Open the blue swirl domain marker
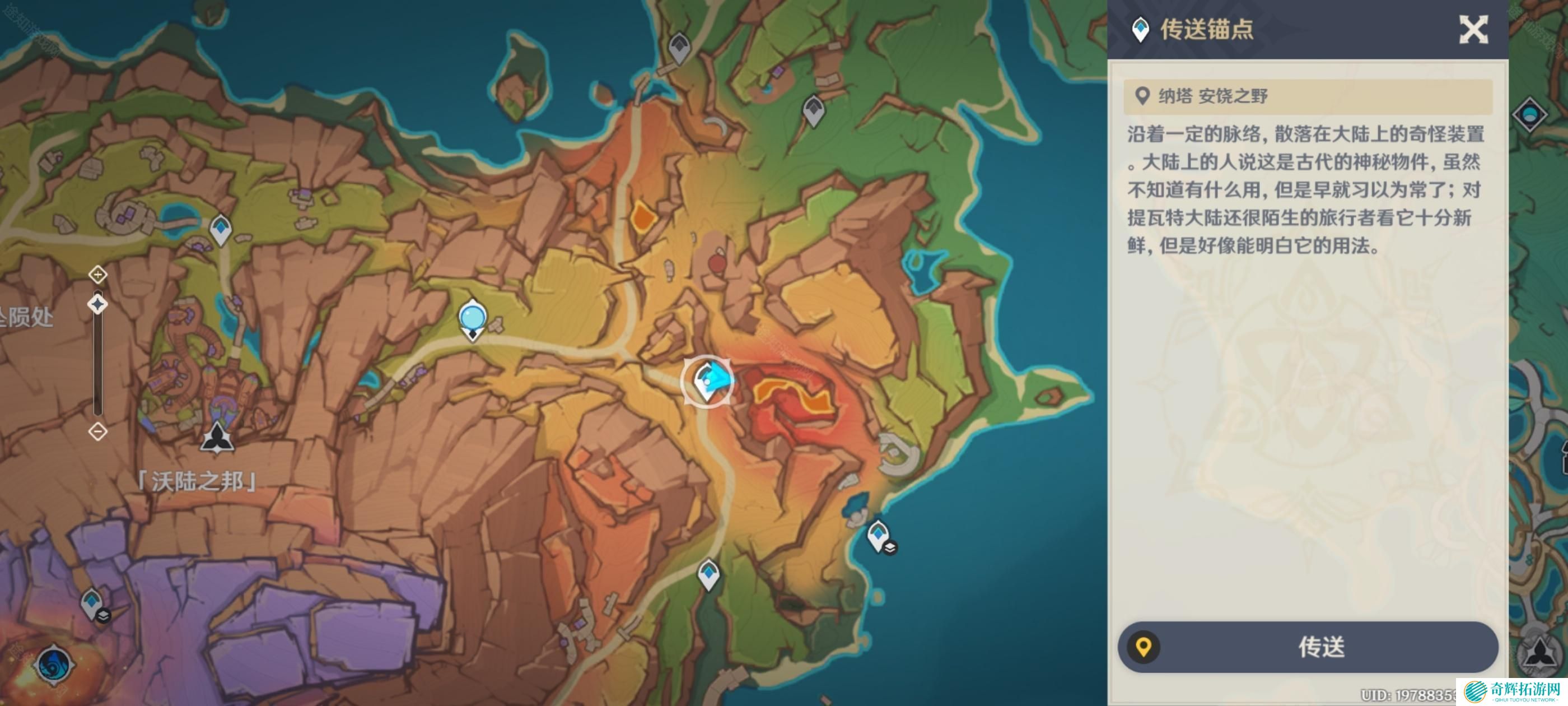 click(x=54, y=665)
